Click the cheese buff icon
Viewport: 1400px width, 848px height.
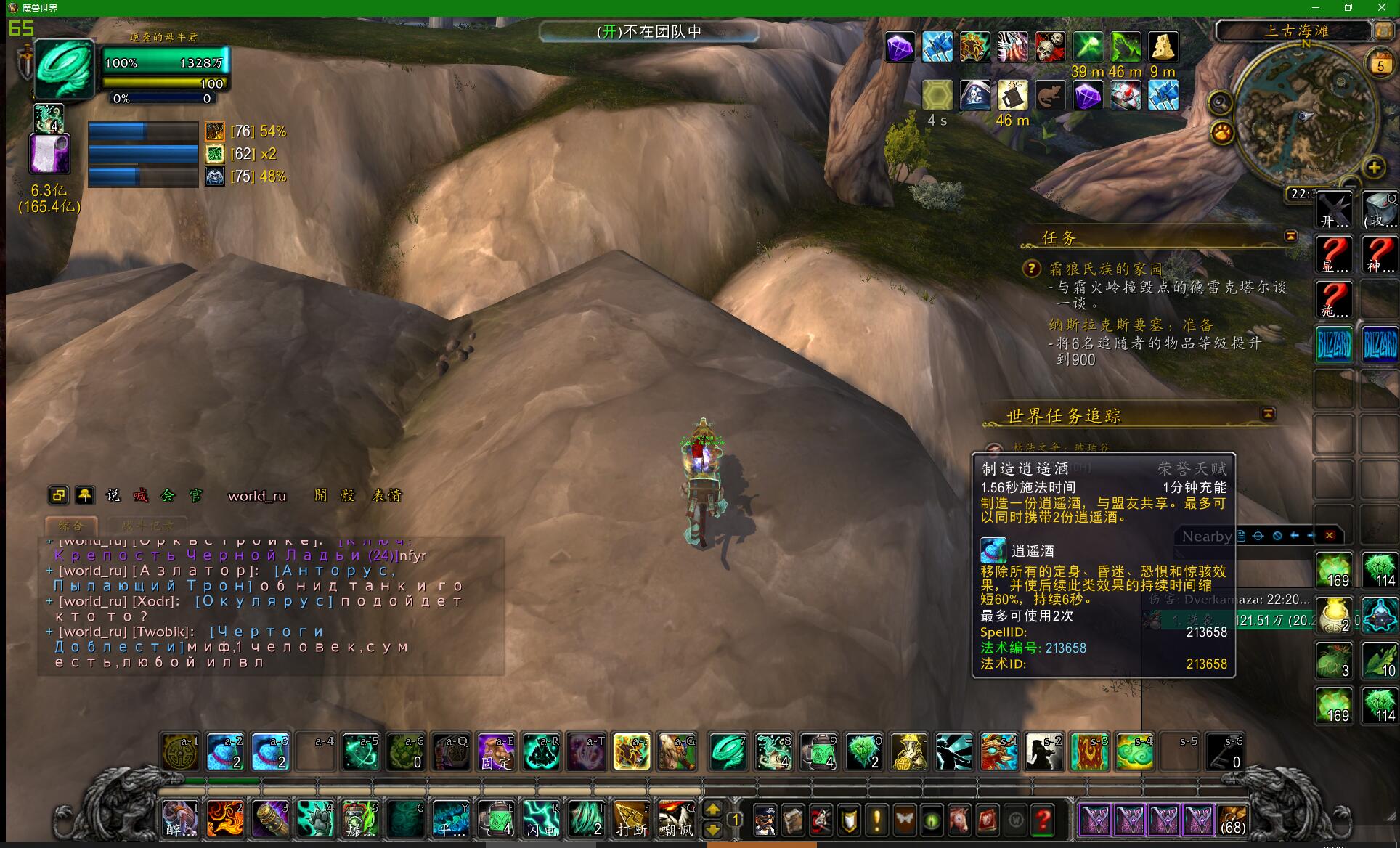coord(1163,47)
